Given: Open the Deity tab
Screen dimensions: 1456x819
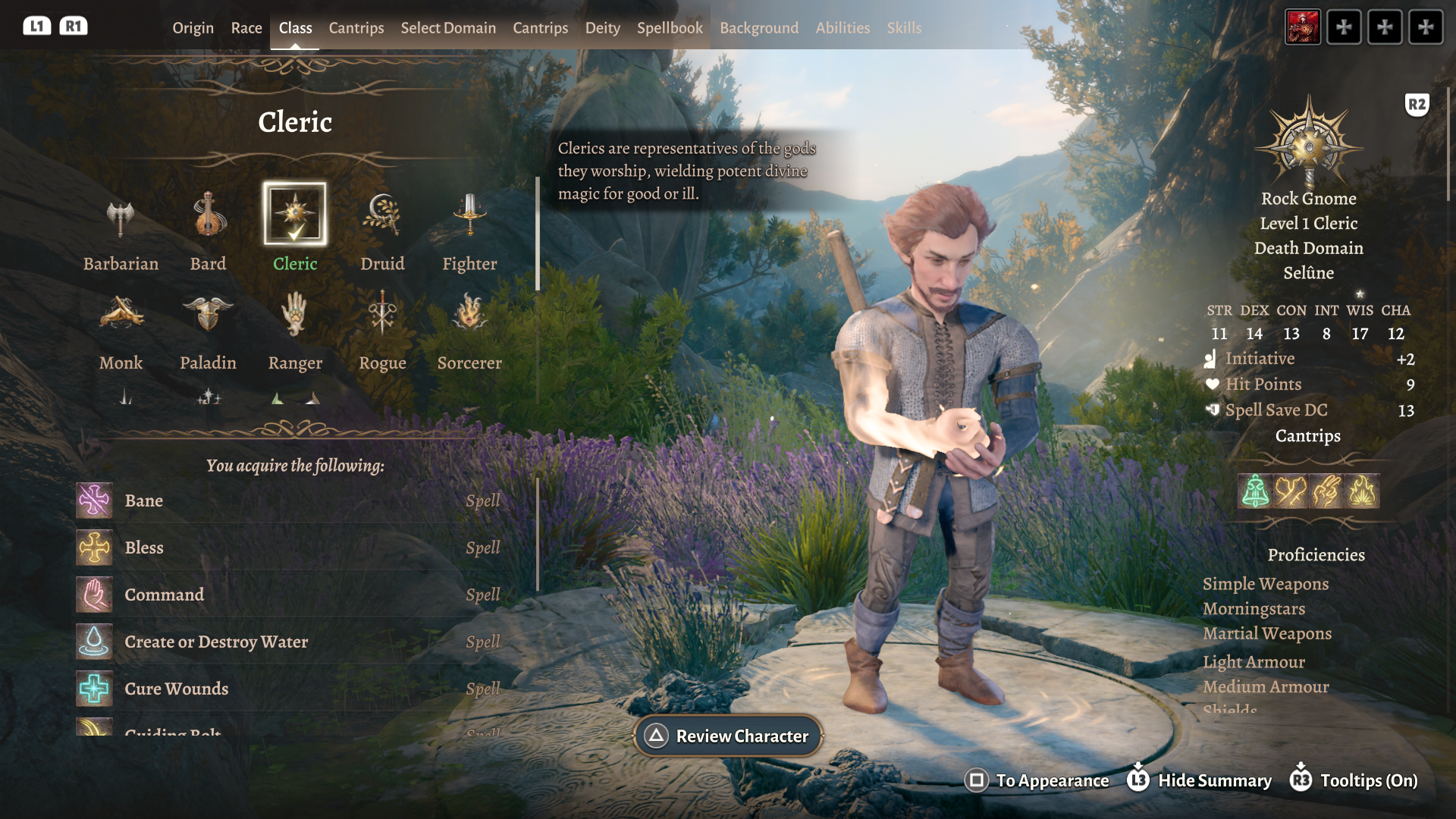Looking at the screenshot, I should (602, 28).
